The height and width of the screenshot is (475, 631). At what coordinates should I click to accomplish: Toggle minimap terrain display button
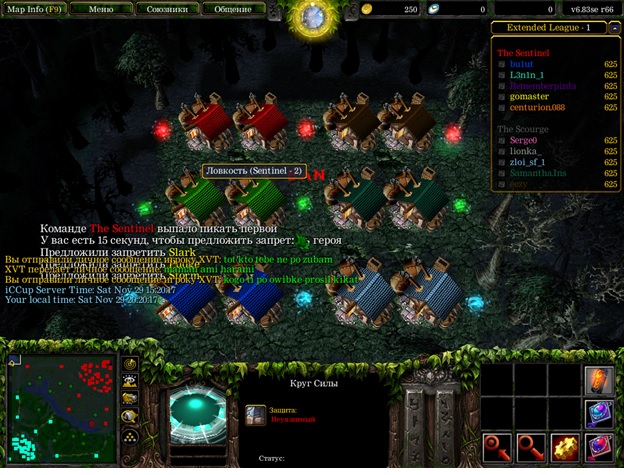pyautogui.click(x=130, y=381)
